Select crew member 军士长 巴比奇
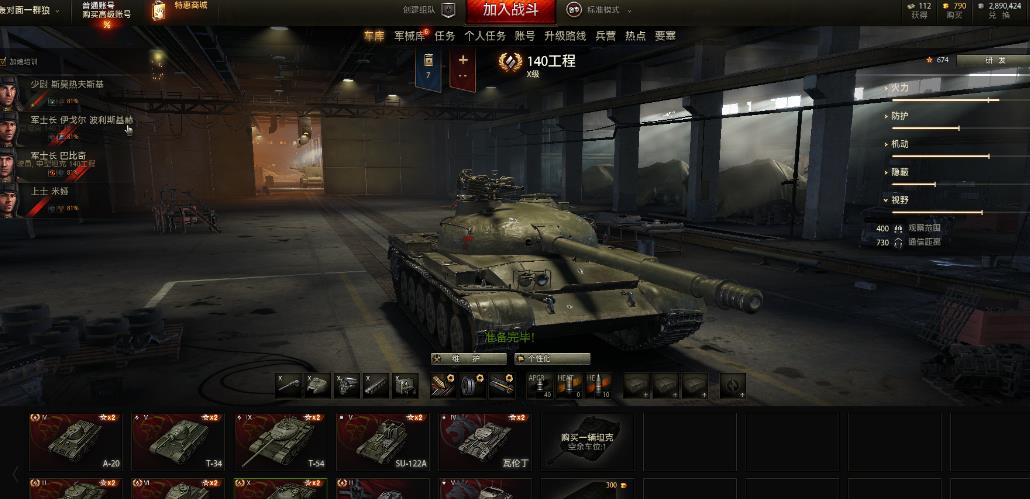This screenshot has height=499, width=1030. (x=57, y=155)
